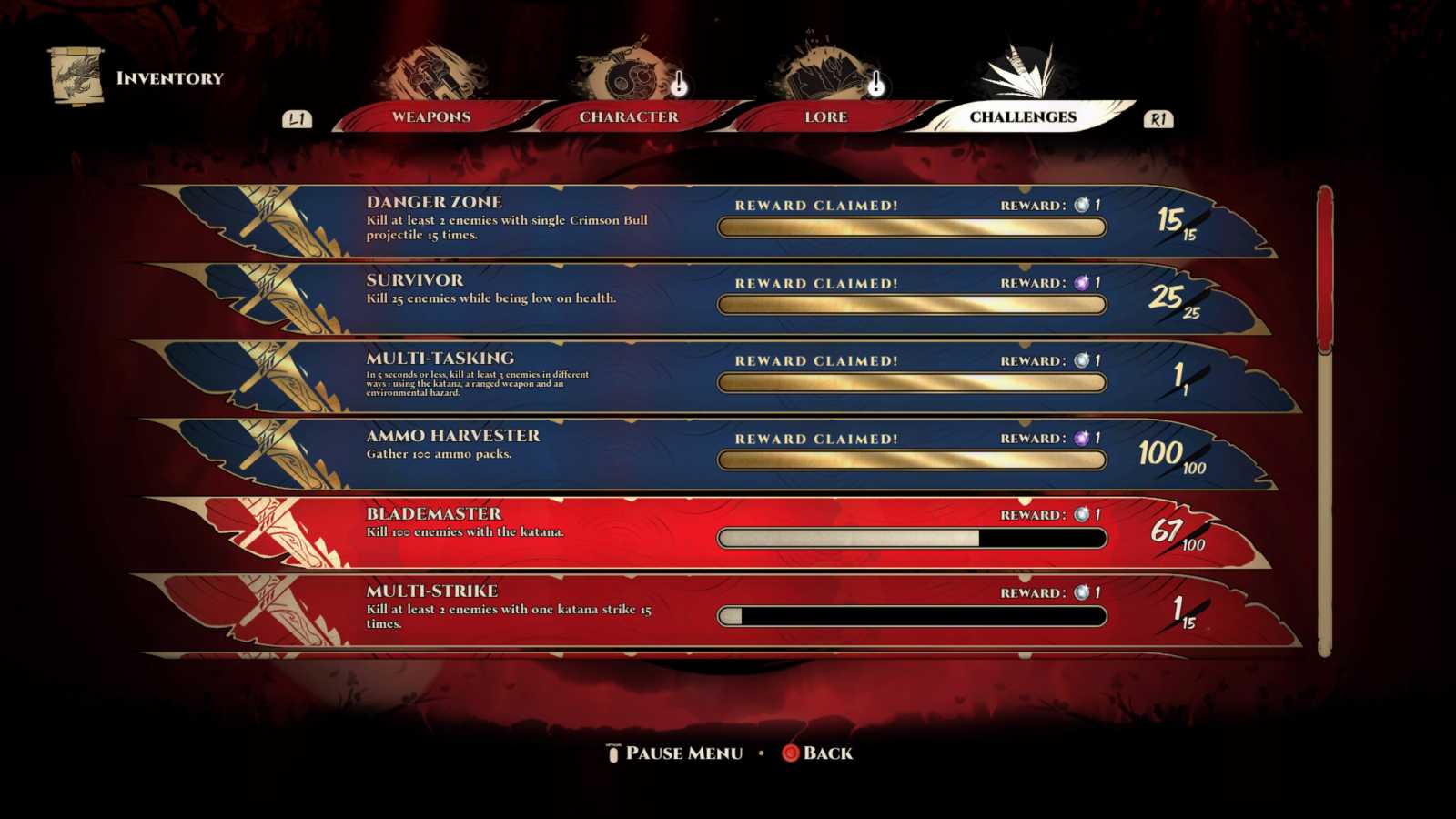
Task: Click Blademaster's reward gem icon
Action: pyautogui.click(x=1081, y=514)
